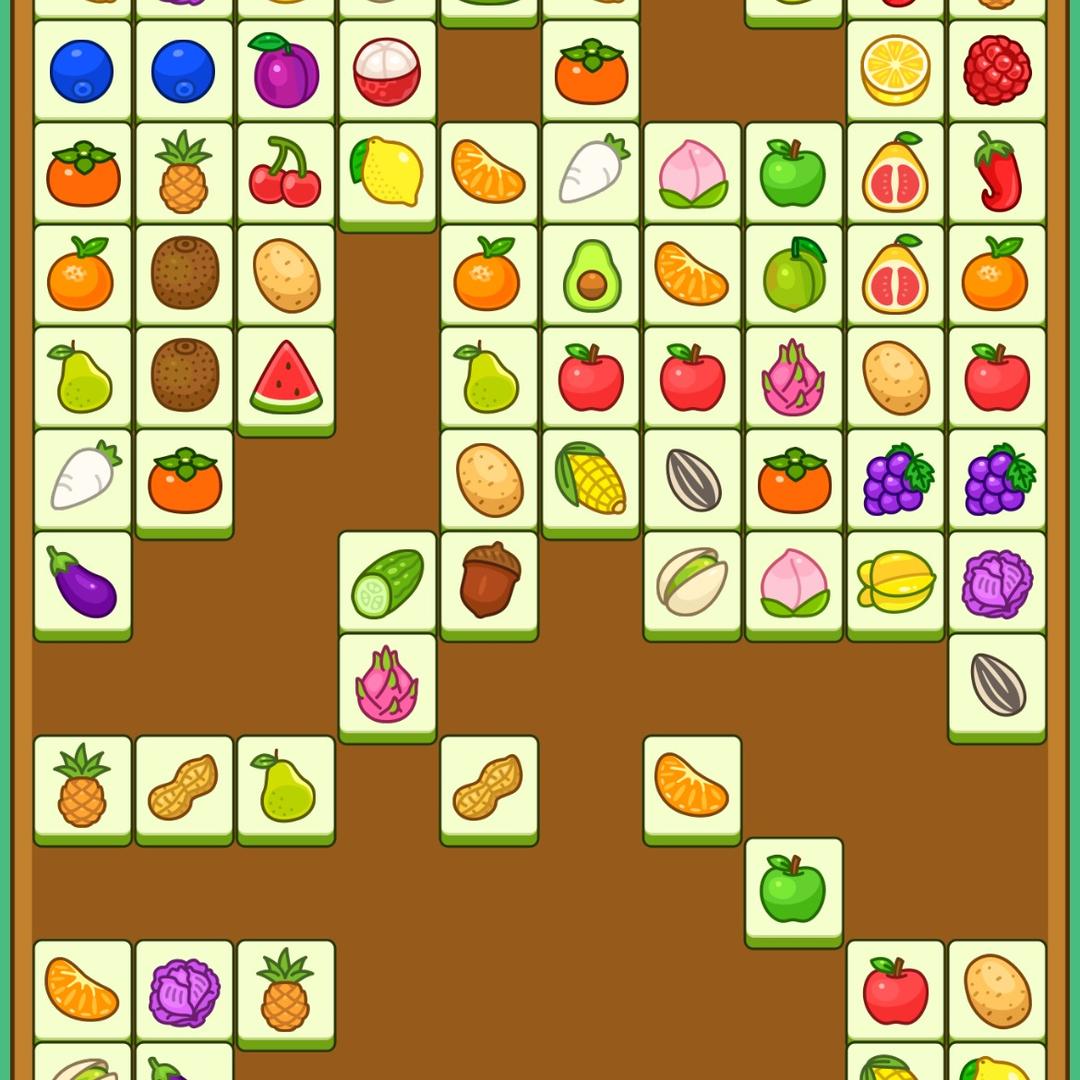
Task: Choose the fully visible pistachio tile
Action: tap(692, 581)
